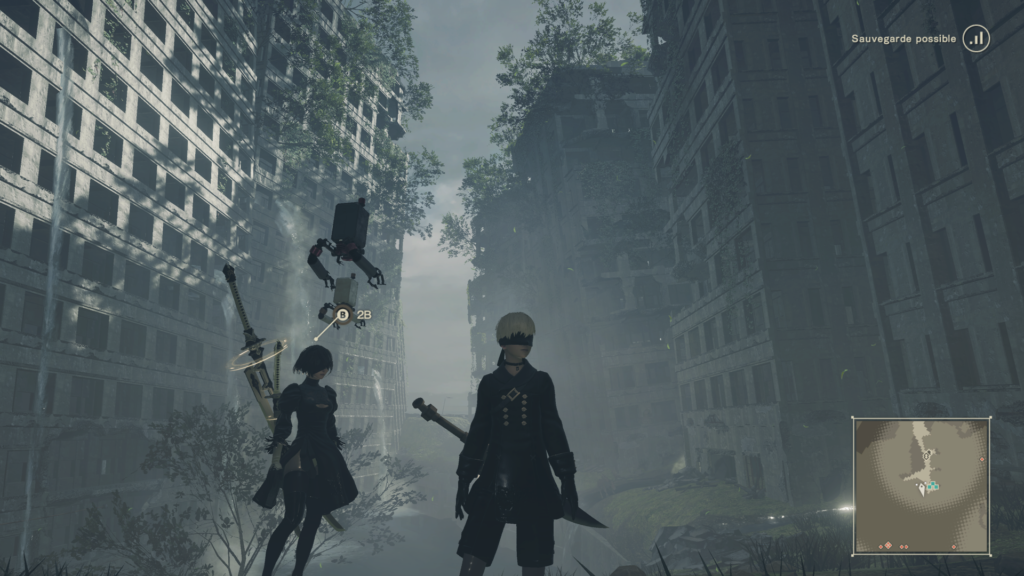Click the Sauvegarde possible signal icon

(x=976, y=39)
